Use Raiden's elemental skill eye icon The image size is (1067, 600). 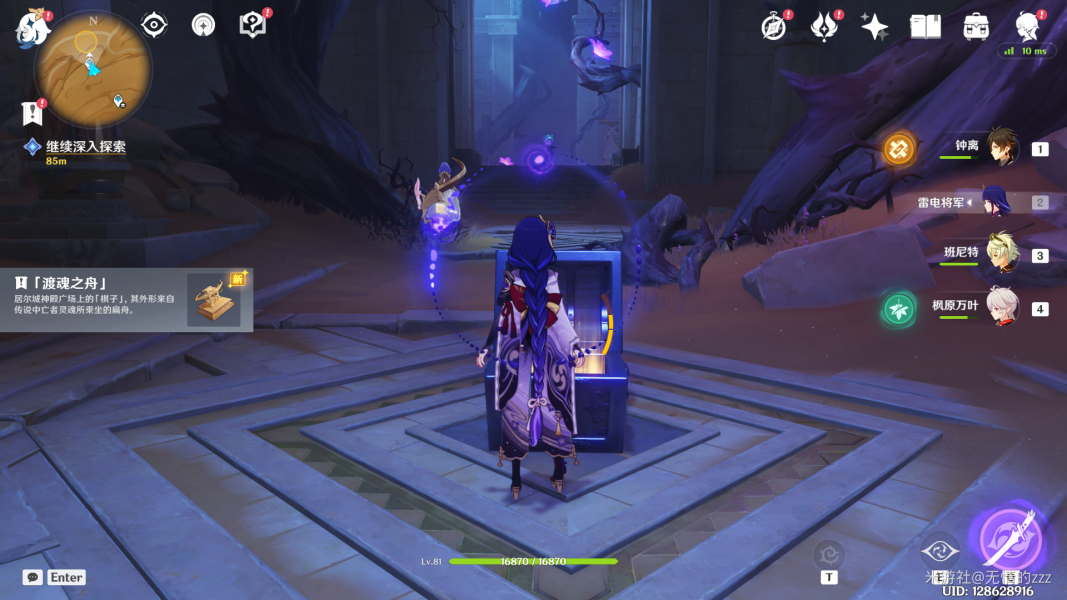(x=939, y=552)
